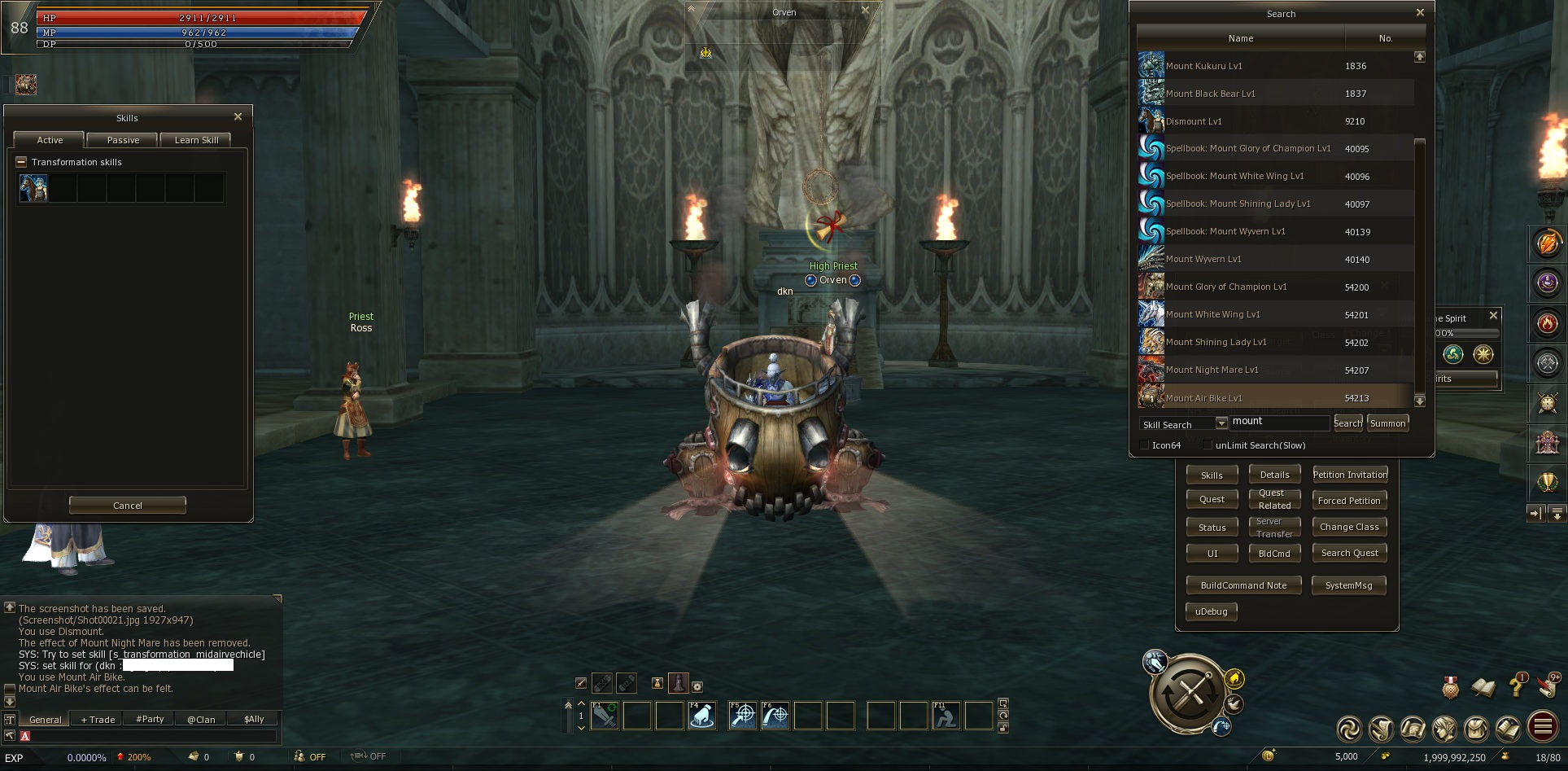Viewport: 1568px width, 771px height.
Task: Run the search with the Search button
Action: pos(1347,423)
